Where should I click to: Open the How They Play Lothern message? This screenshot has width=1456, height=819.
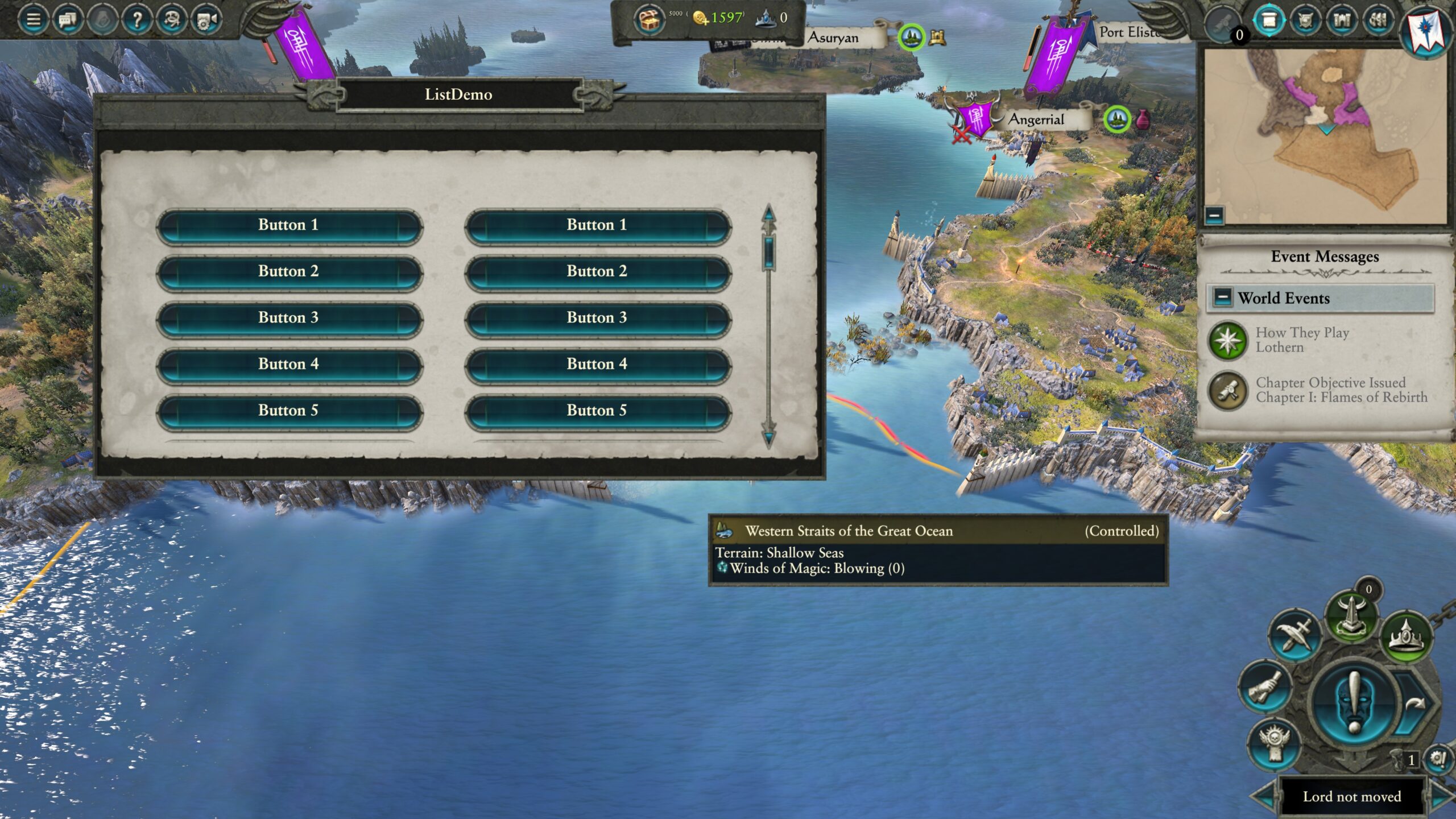(x=1302, y=340)
